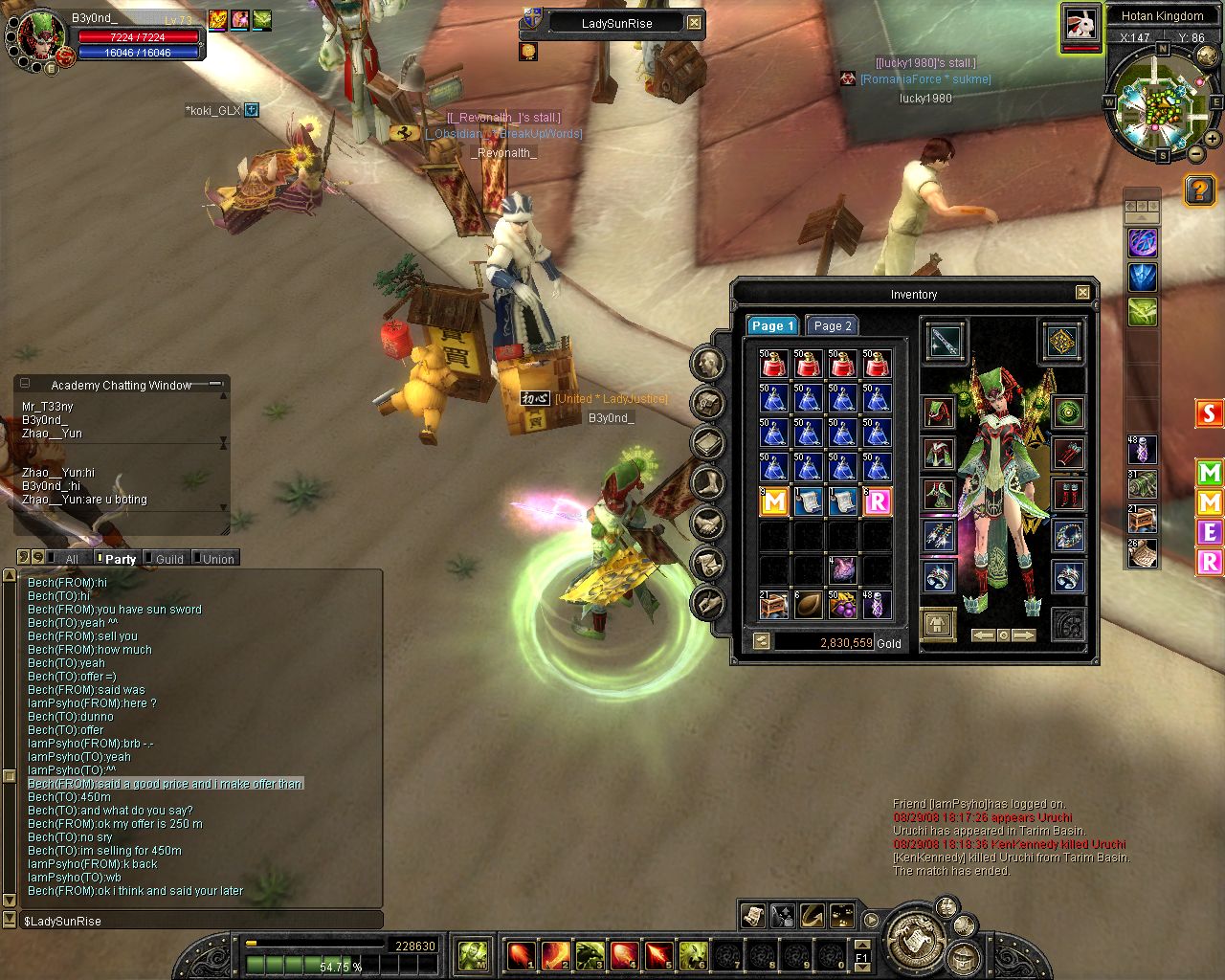Screen dimensions: 1225x980
Task: Click the equipped red boots slot
Action: click(x=1068, y=495)
